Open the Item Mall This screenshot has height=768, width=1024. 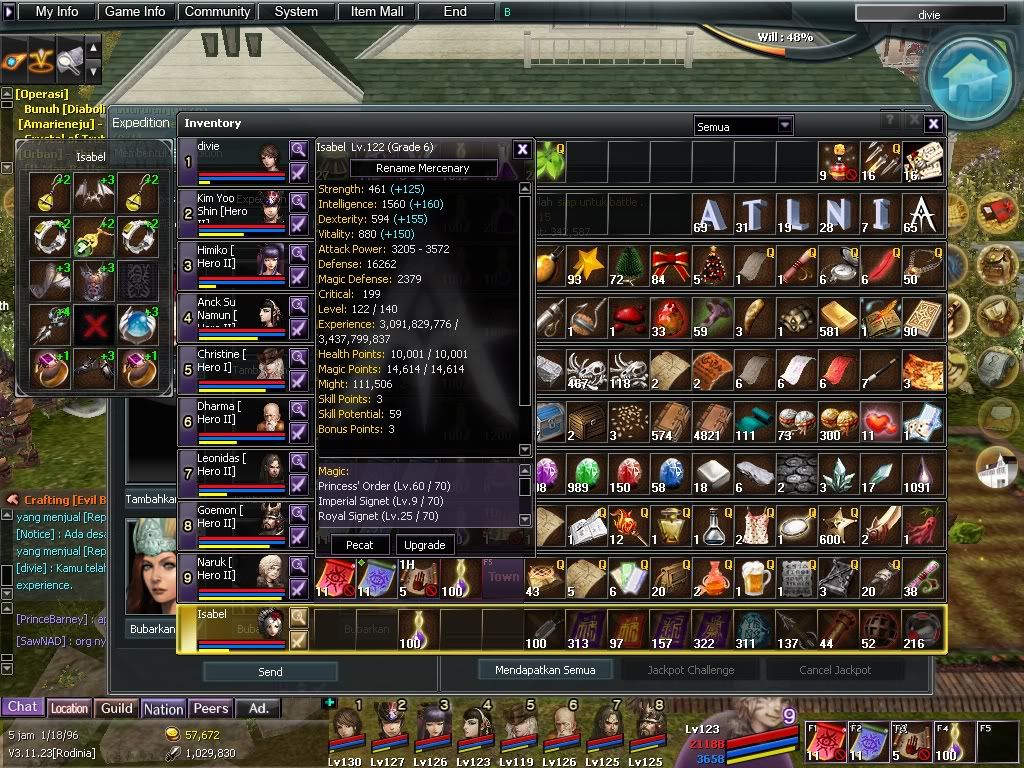coord(377,12)
